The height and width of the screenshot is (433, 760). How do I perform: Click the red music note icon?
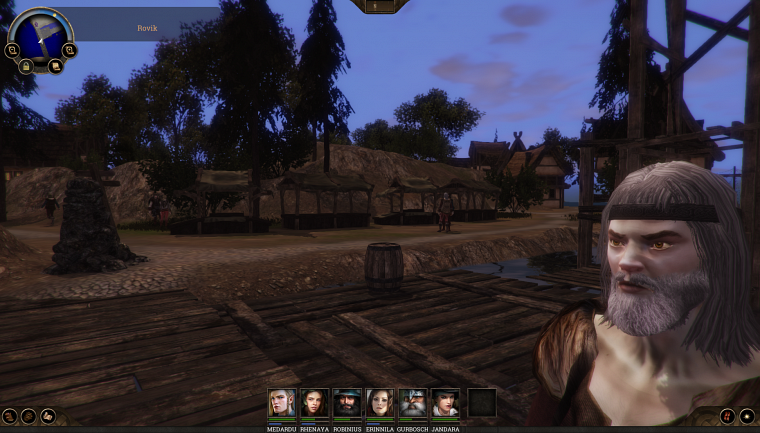click(x=727, y=416)
